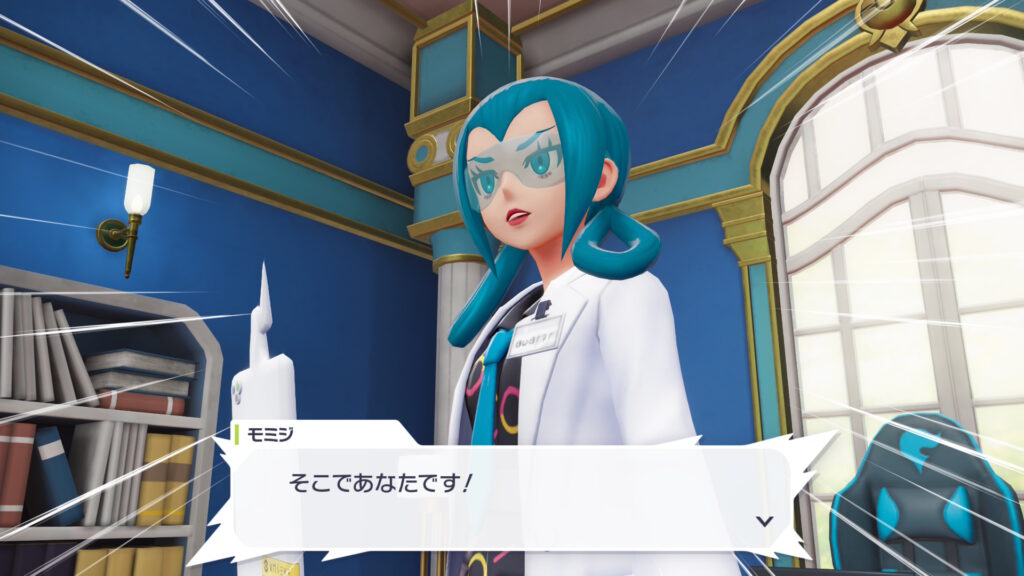Advance dialogue with the down arrow indicator
Viewport: 1024px width, 576px height.
point(764,520)
